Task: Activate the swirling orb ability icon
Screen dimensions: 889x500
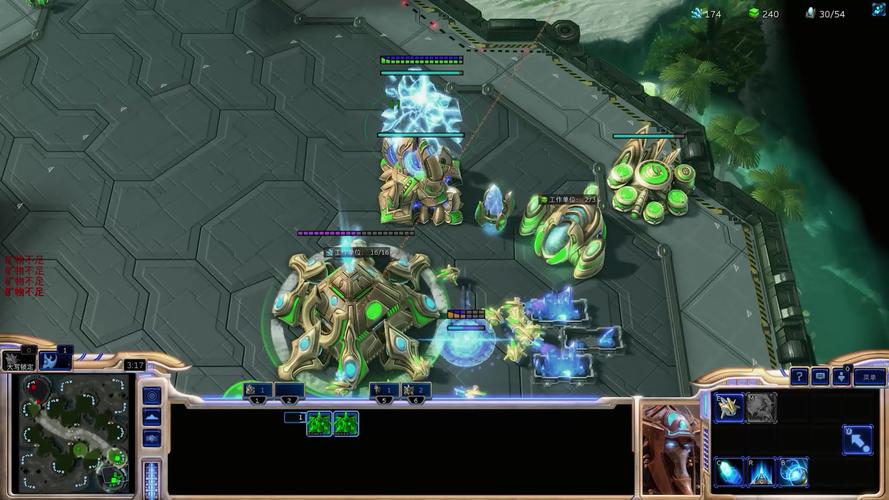Action: (x=793, y=470)
